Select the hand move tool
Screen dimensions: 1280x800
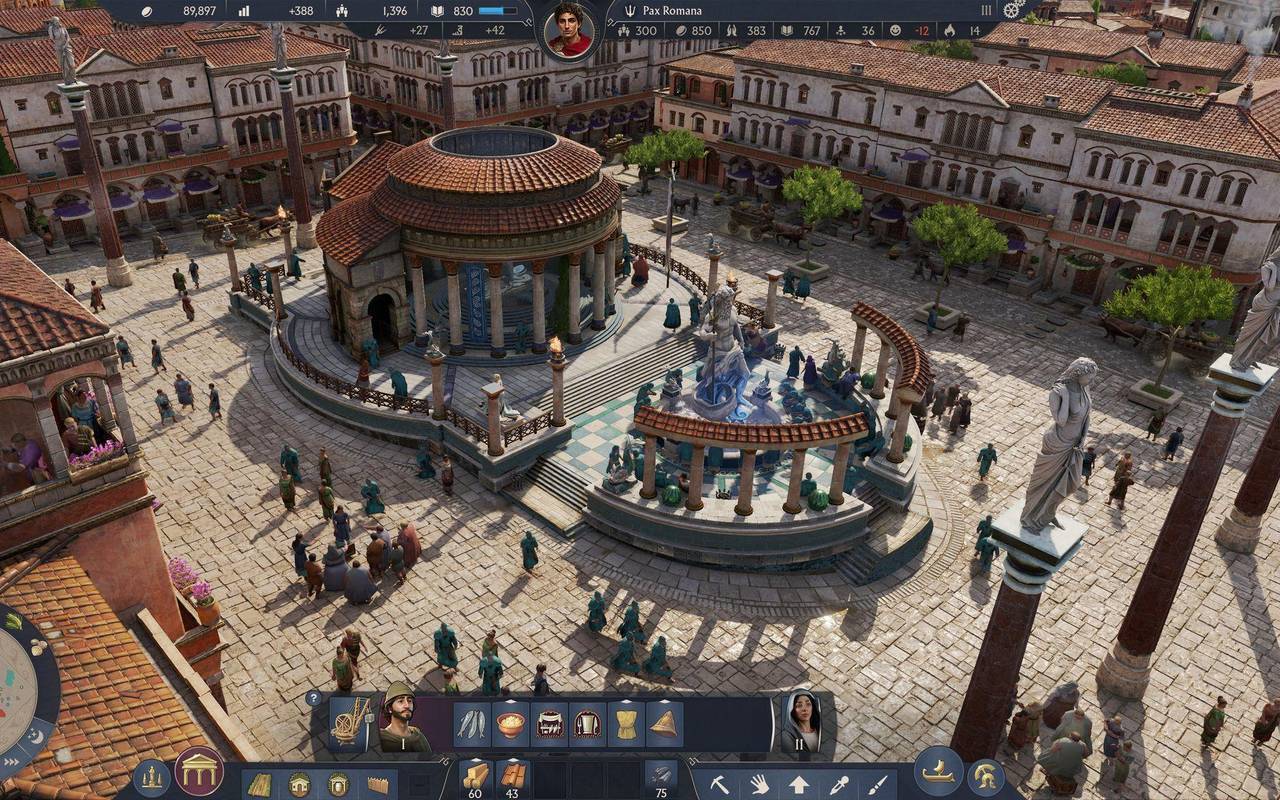click(761, 784)
